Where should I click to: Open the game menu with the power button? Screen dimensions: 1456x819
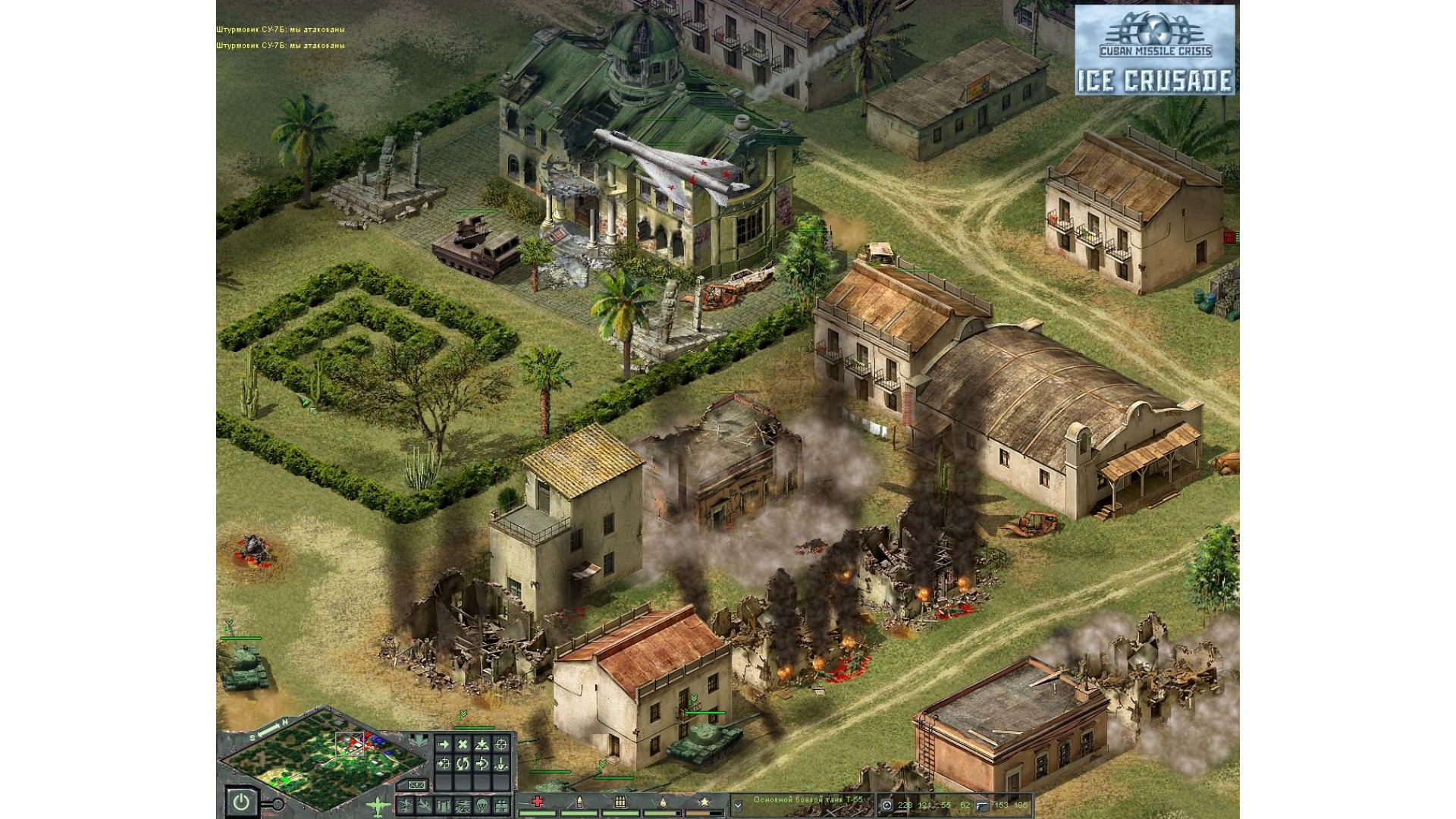tap(241, 802)
